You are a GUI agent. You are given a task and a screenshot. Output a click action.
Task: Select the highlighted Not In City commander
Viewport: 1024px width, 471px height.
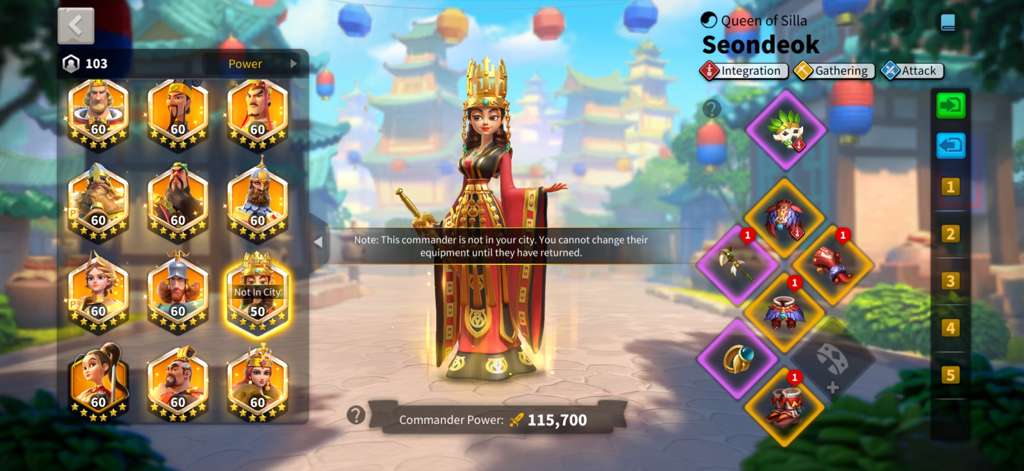pos(257,292)
